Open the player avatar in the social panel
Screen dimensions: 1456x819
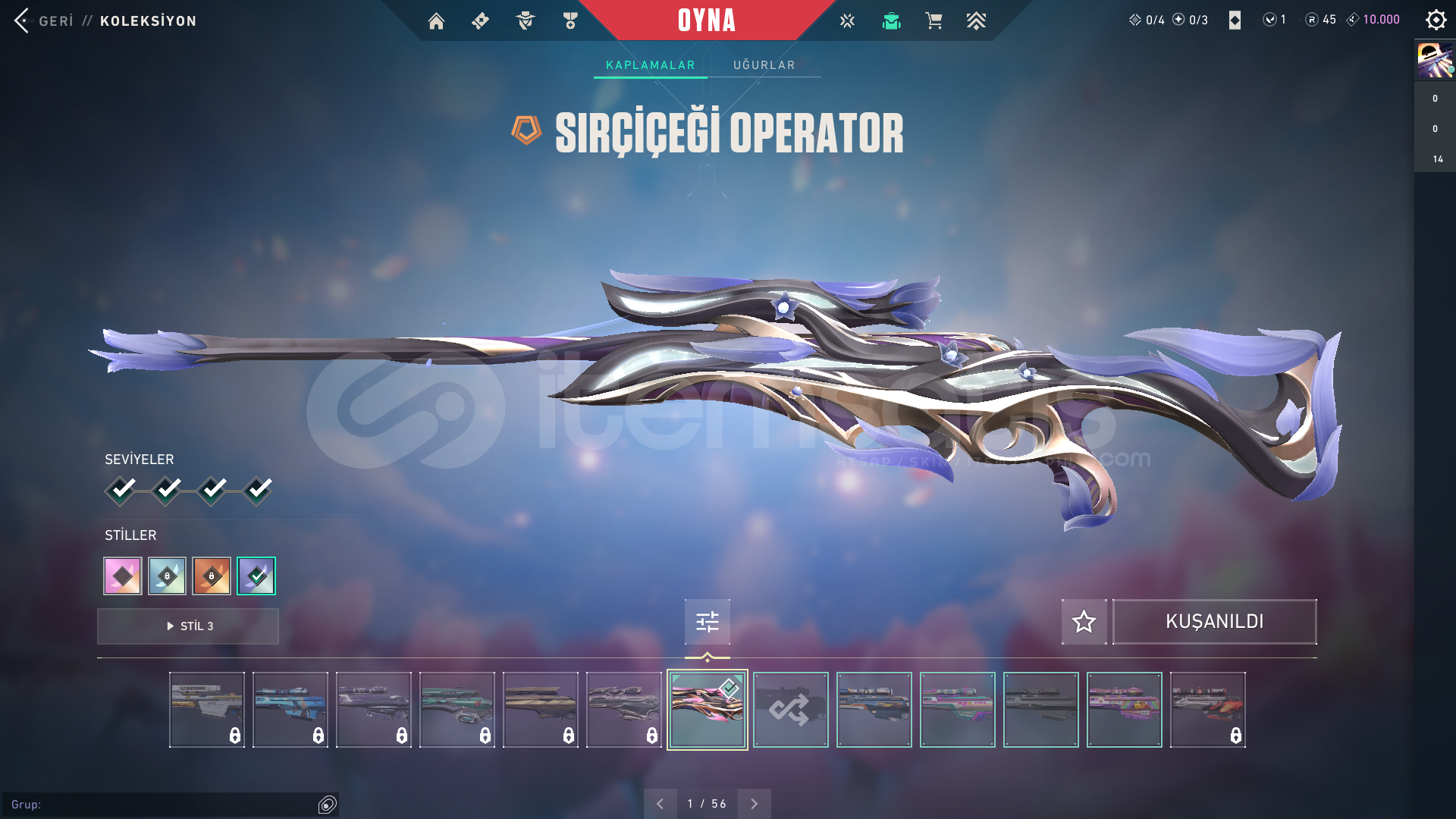click(x=1435, y=61)
